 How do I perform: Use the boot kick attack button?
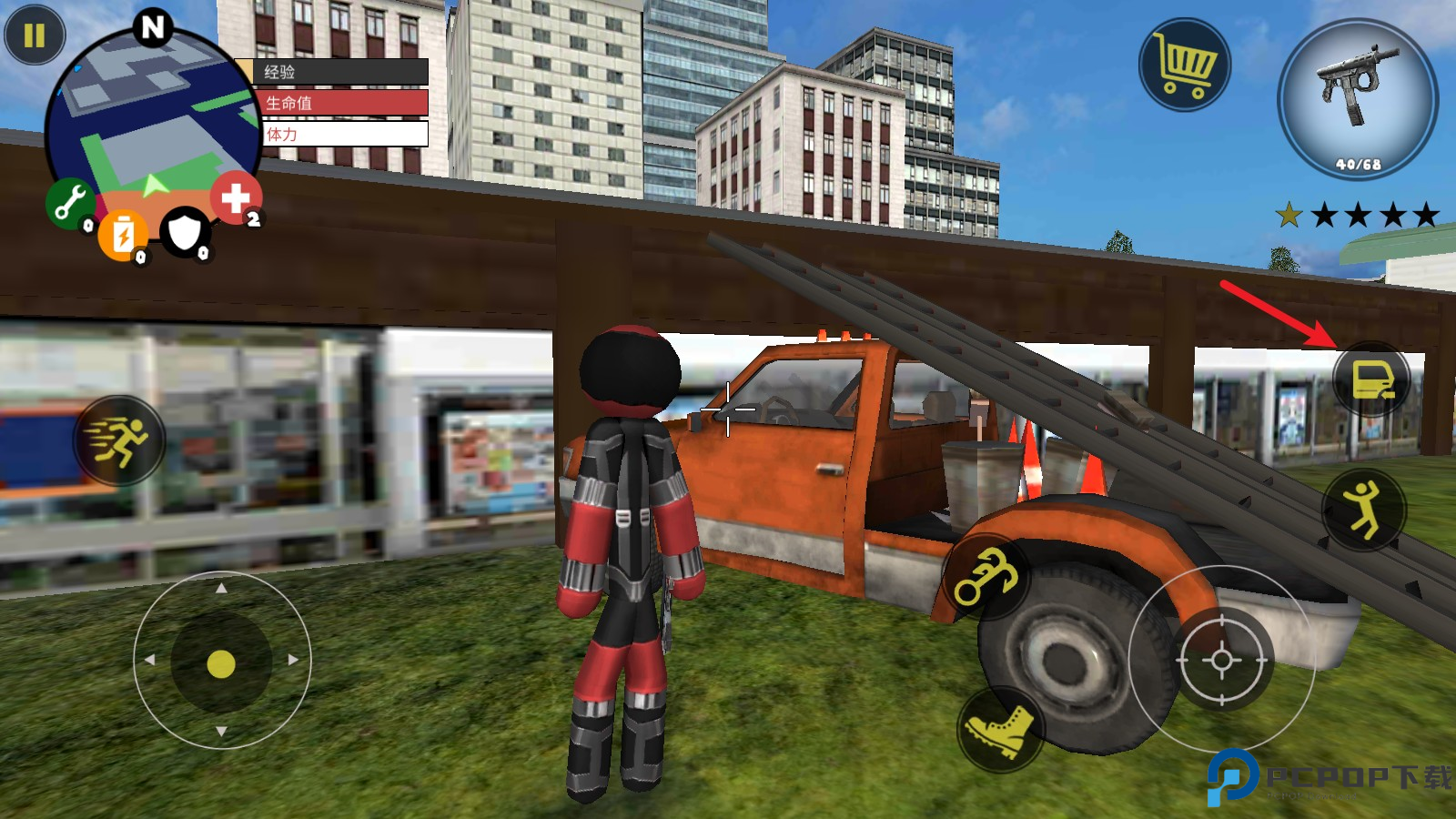tap(1000, 728)
